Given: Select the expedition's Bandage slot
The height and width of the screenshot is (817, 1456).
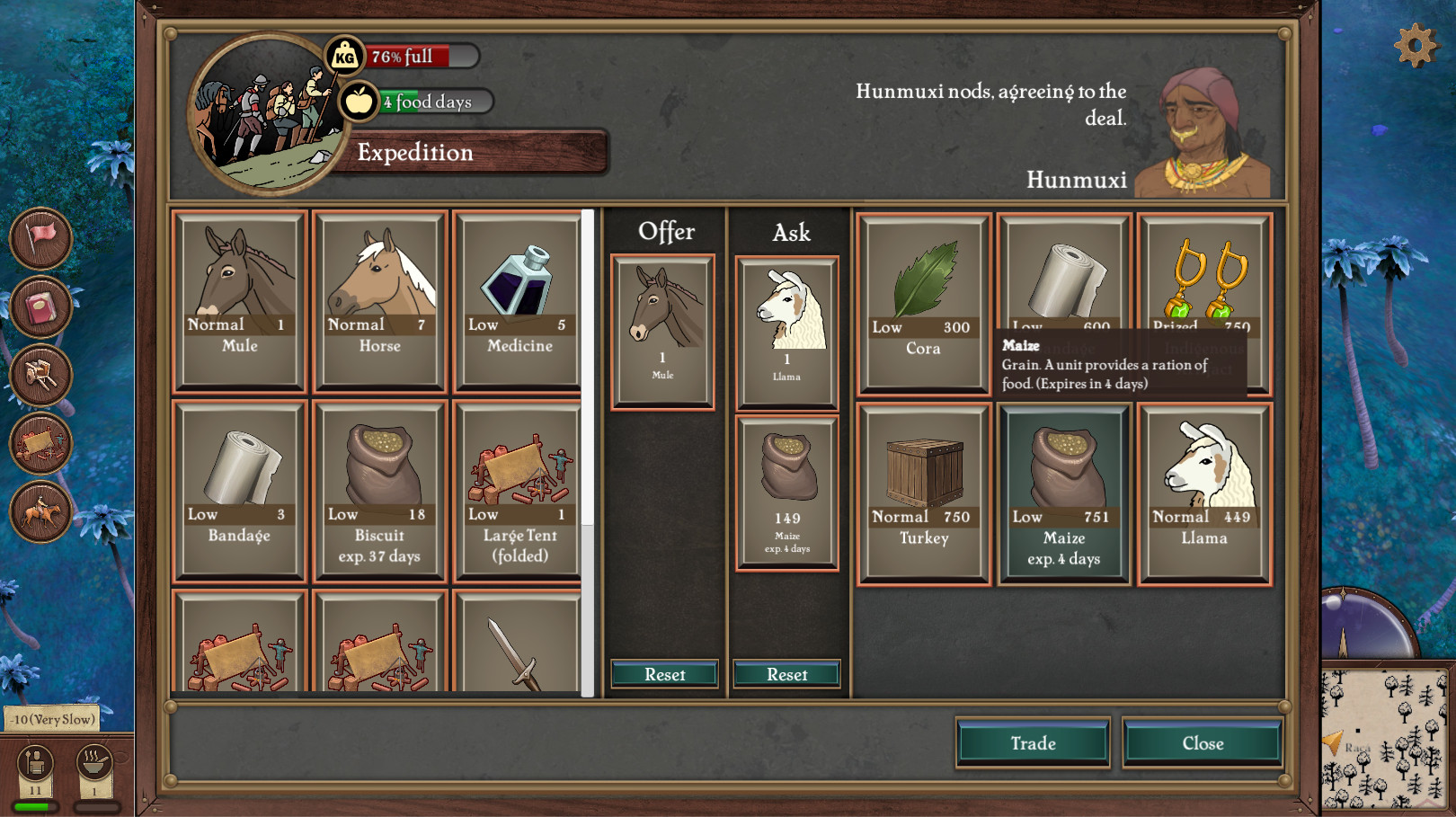Looking at the screenshot, I should coord(240,492).
